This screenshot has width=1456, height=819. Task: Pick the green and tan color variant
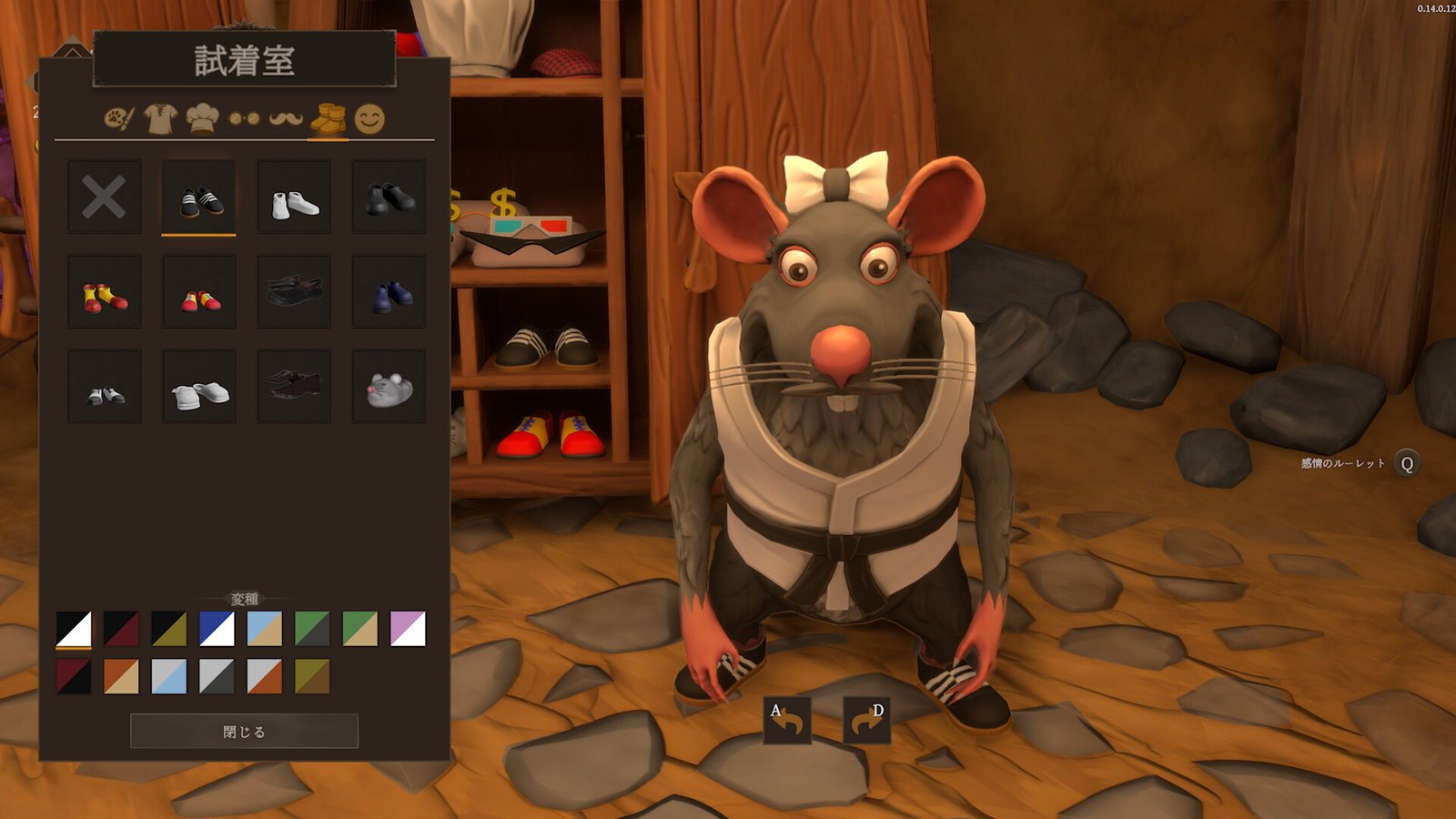pos(359,629)
